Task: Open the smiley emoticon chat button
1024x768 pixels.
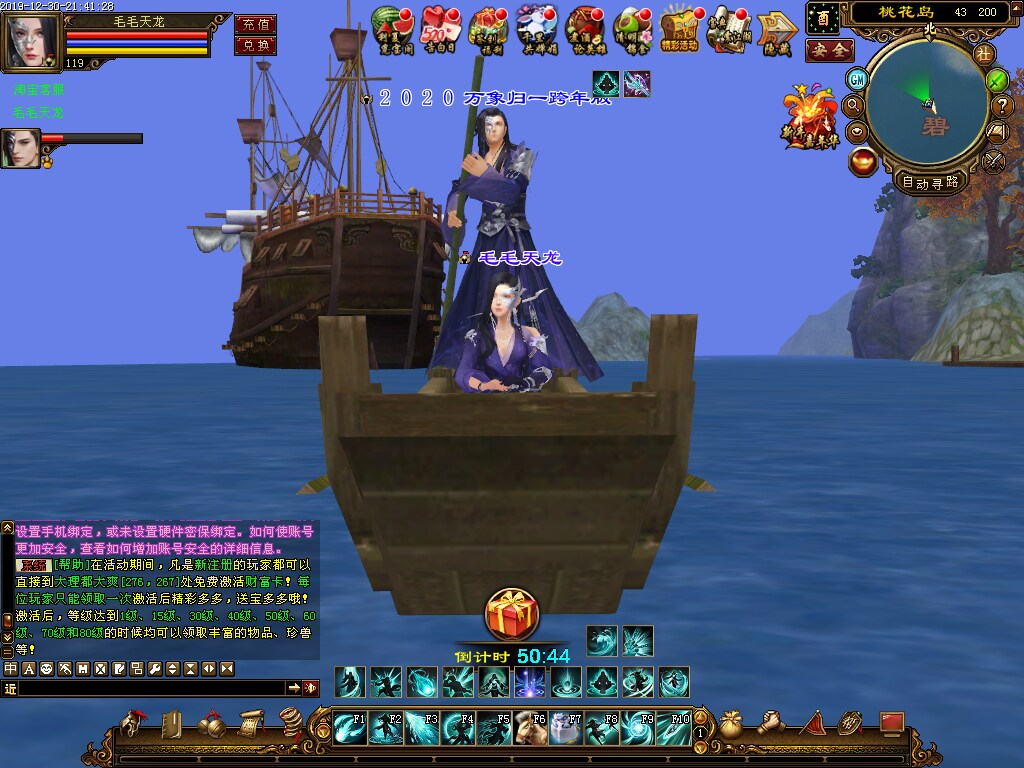Action: point(46,668)
